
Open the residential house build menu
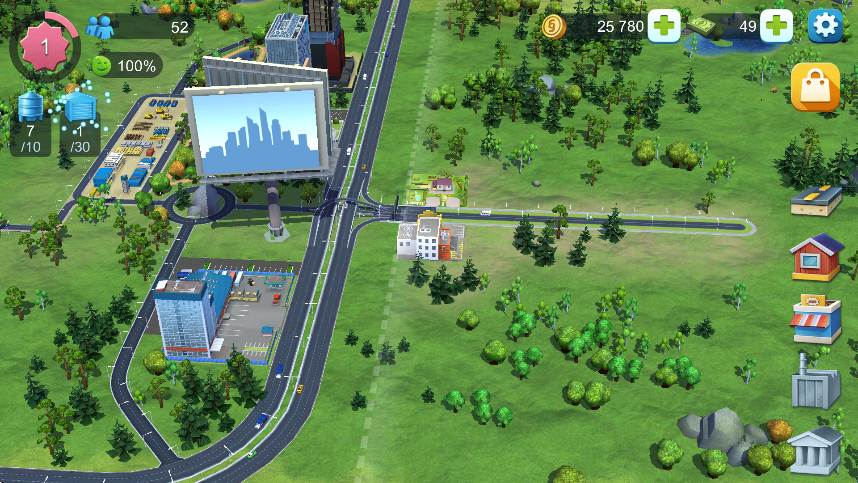click(816, 257)
